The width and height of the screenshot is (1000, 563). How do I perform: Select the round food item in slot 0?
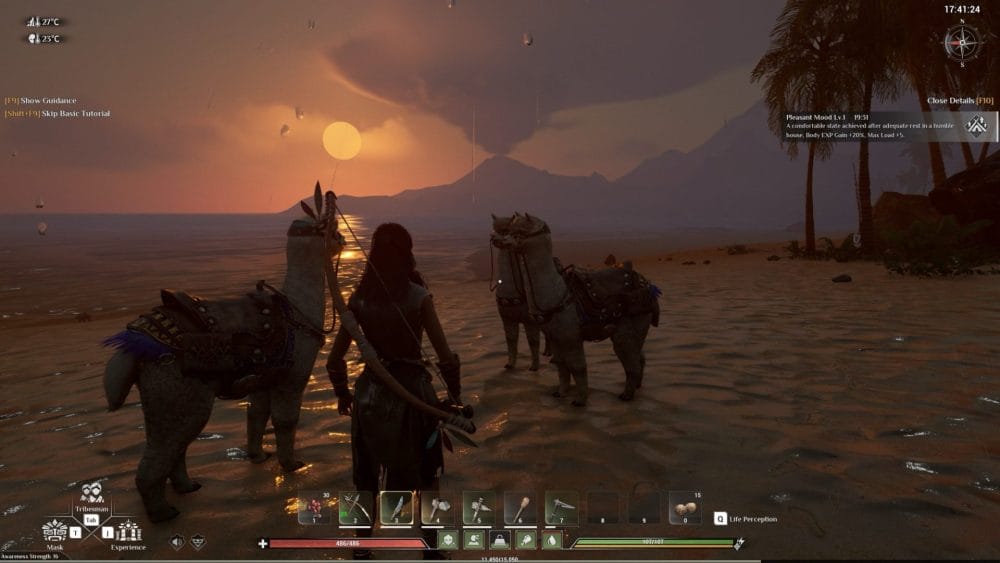pos(684,508)
